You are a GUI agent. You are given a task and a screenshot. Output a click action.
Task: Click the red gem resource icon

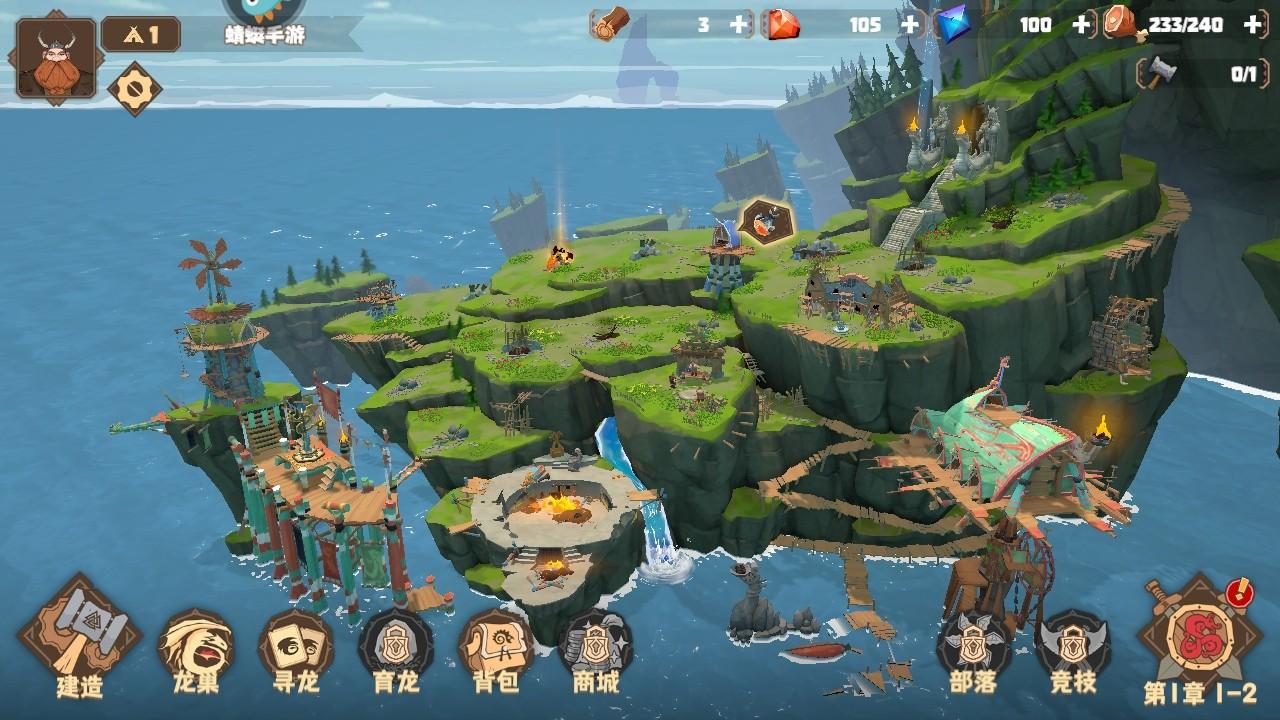pyautogui.click(x=786, y=25)
